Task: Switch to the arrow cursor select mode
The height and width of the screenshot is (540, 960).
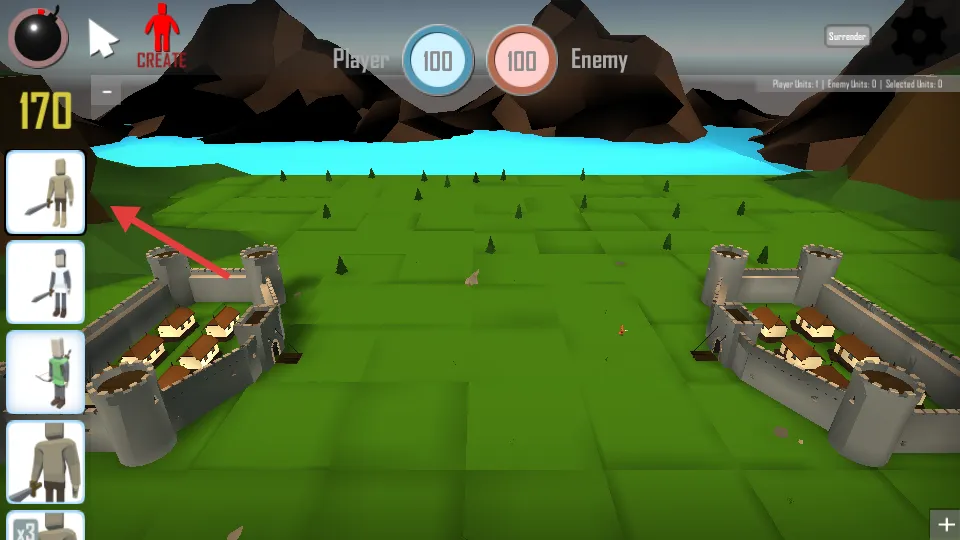Action: [x=102, y=39]
